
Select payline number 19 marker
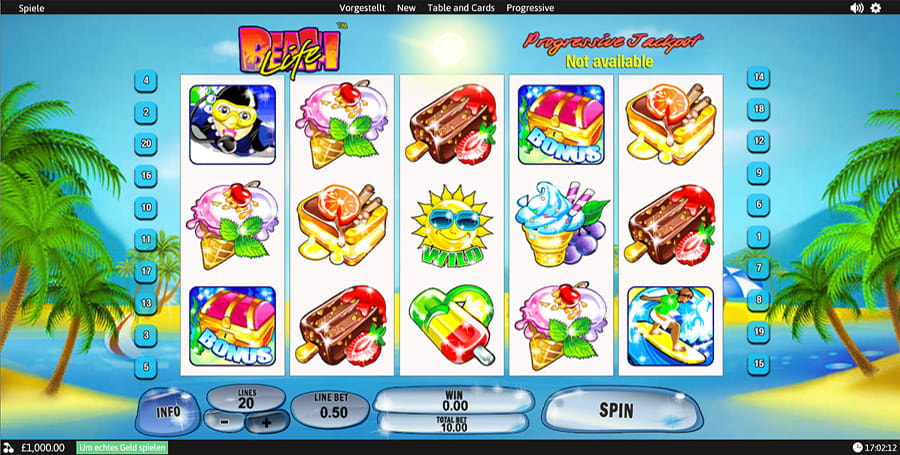click(x=759, y=331)
